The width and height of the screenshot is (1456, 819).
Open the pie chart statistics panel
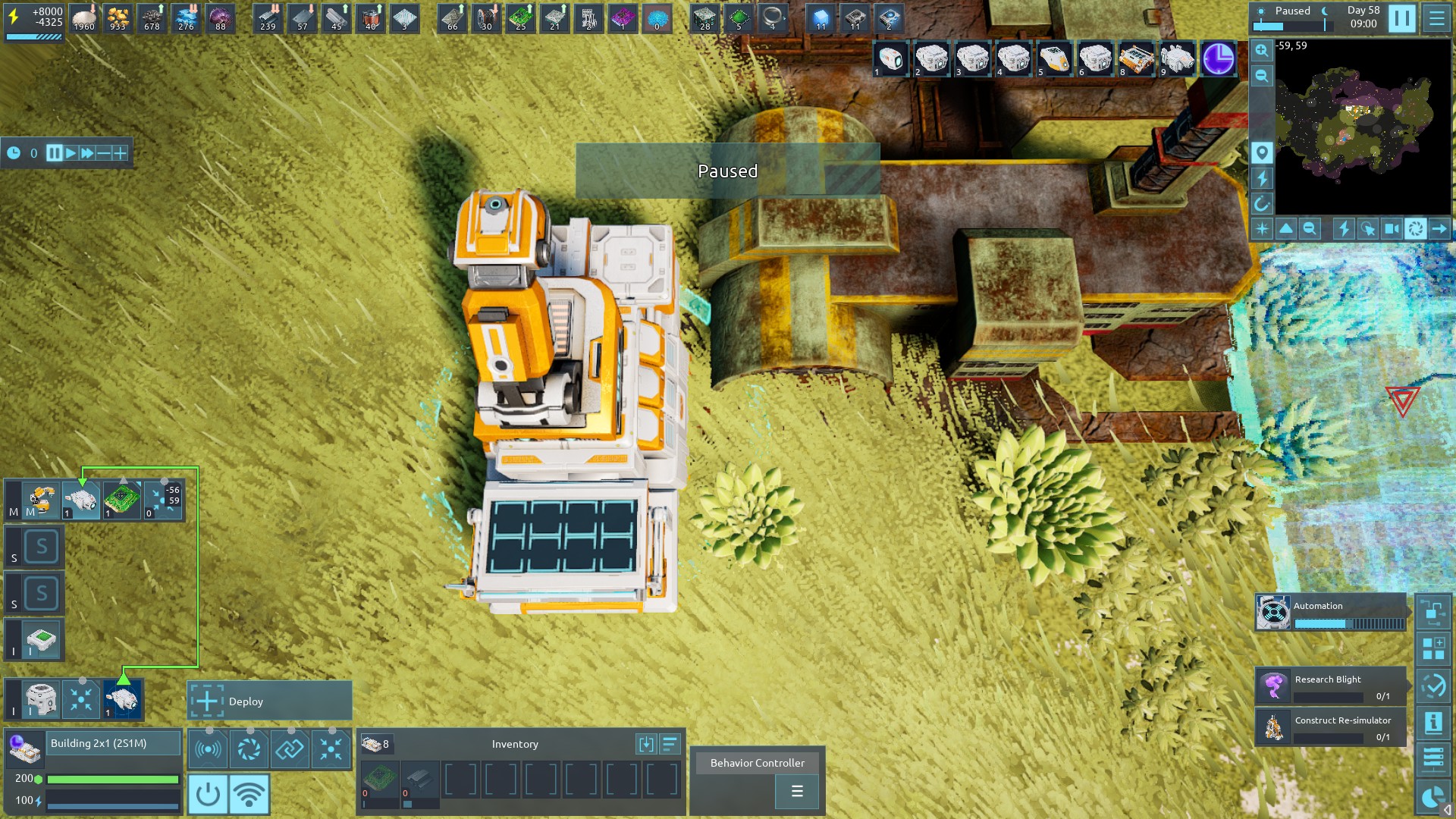(1433, 798)
